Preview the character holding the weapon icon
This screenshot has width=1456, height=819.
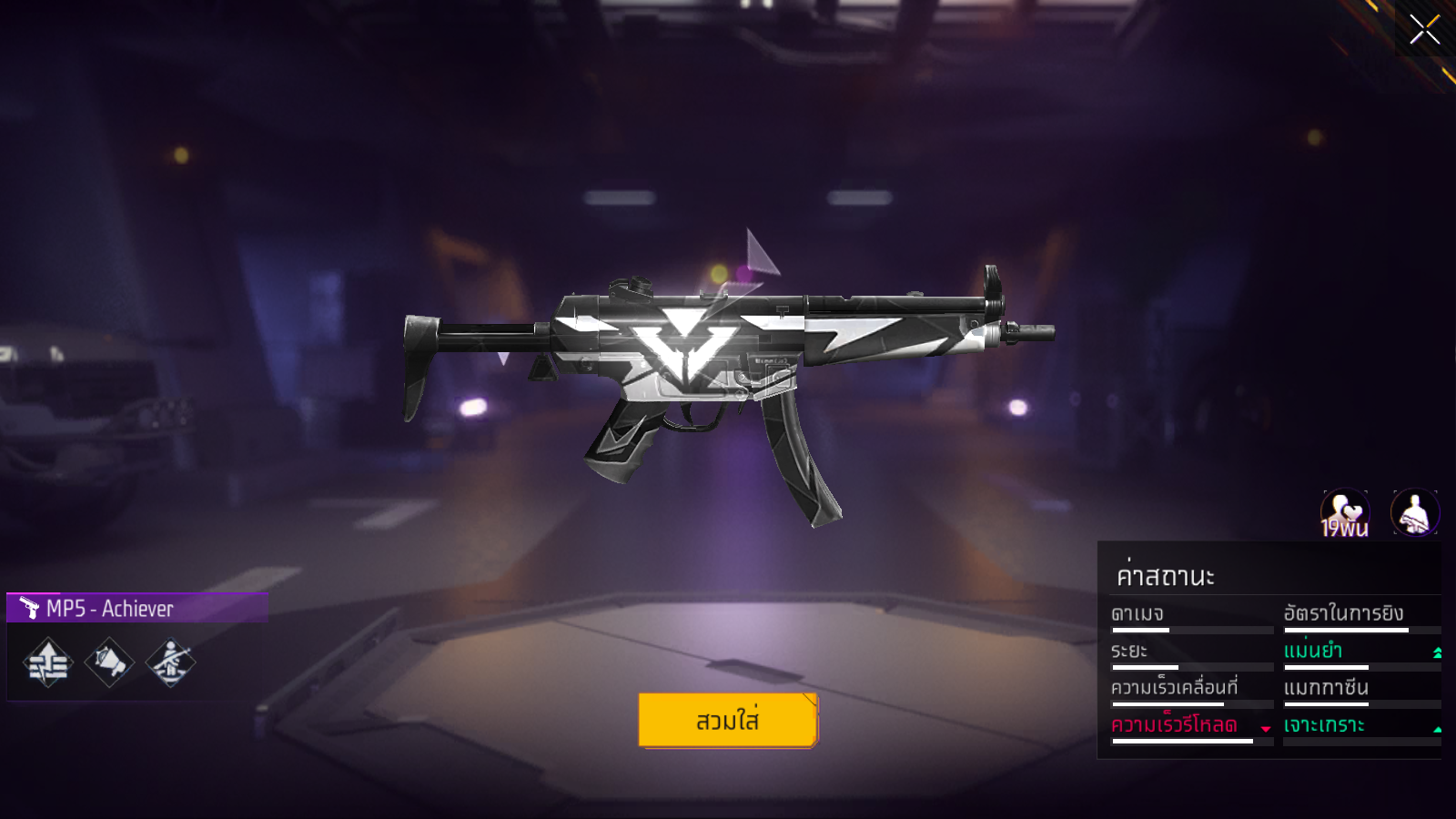pyautogui.click(x=1415, y=513)
